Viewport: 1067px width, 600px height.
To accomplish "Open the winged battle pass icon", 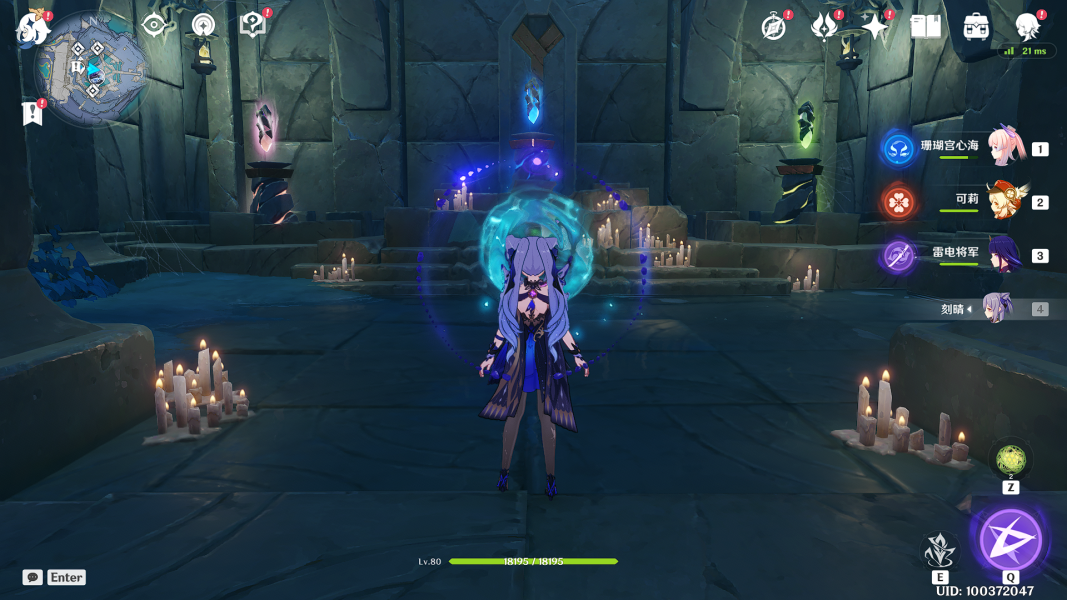I will pos(824,27).
